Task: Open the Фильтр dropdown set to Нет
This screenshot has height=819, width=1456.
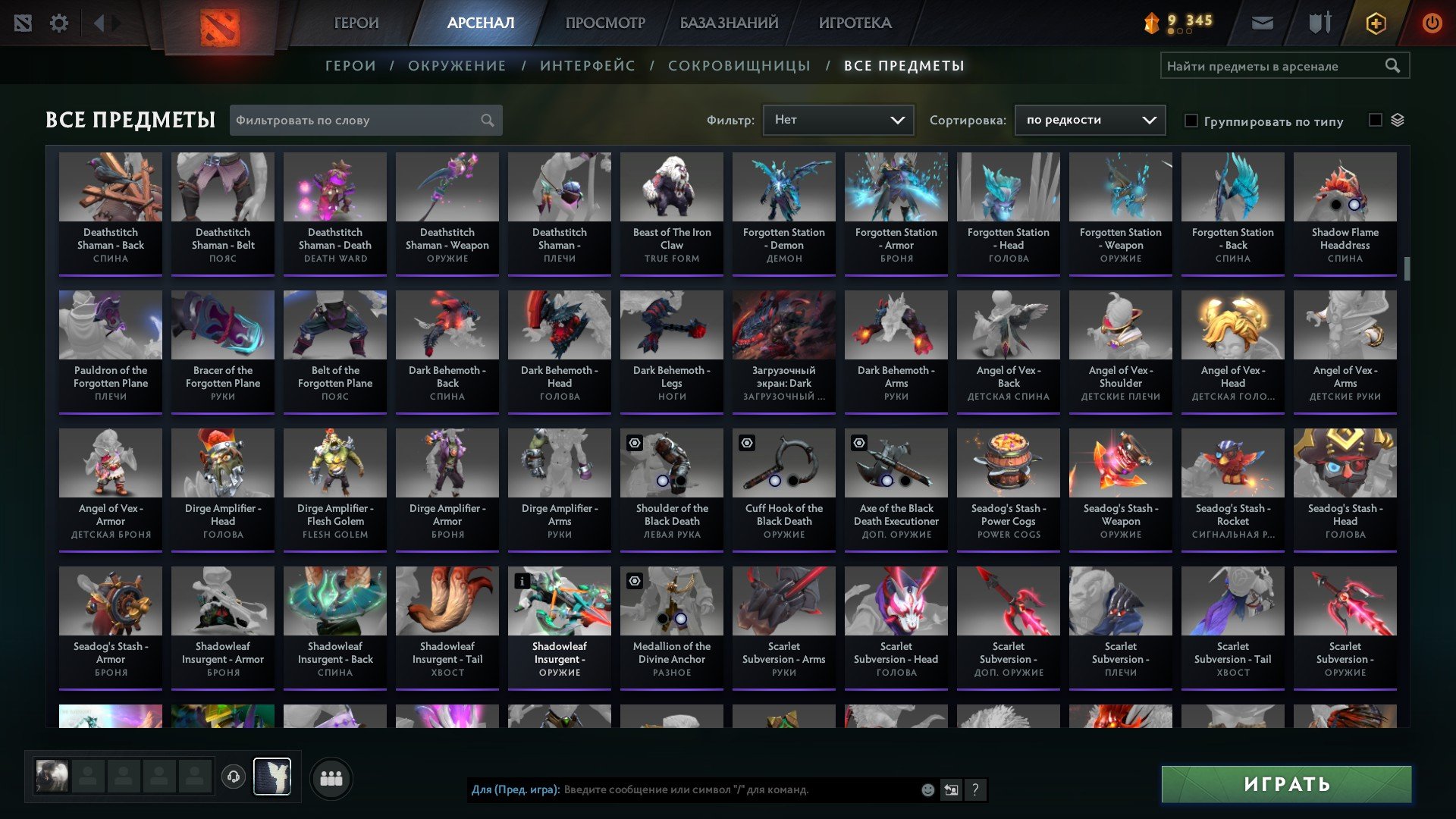Action: 838,120
